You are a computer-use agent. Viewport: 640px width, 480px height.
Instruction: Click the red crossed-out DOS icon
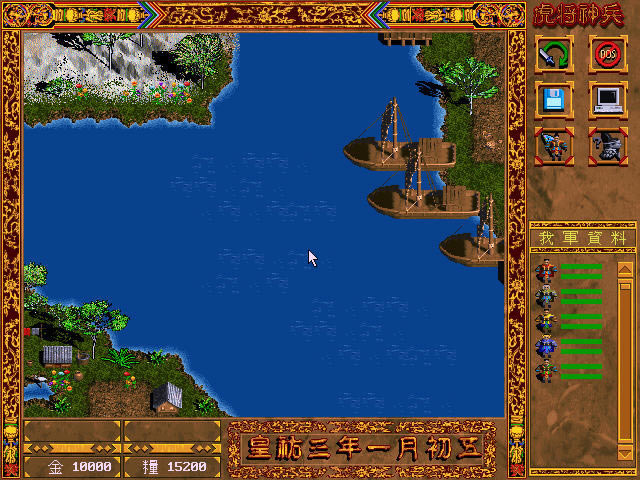[607, 54]
